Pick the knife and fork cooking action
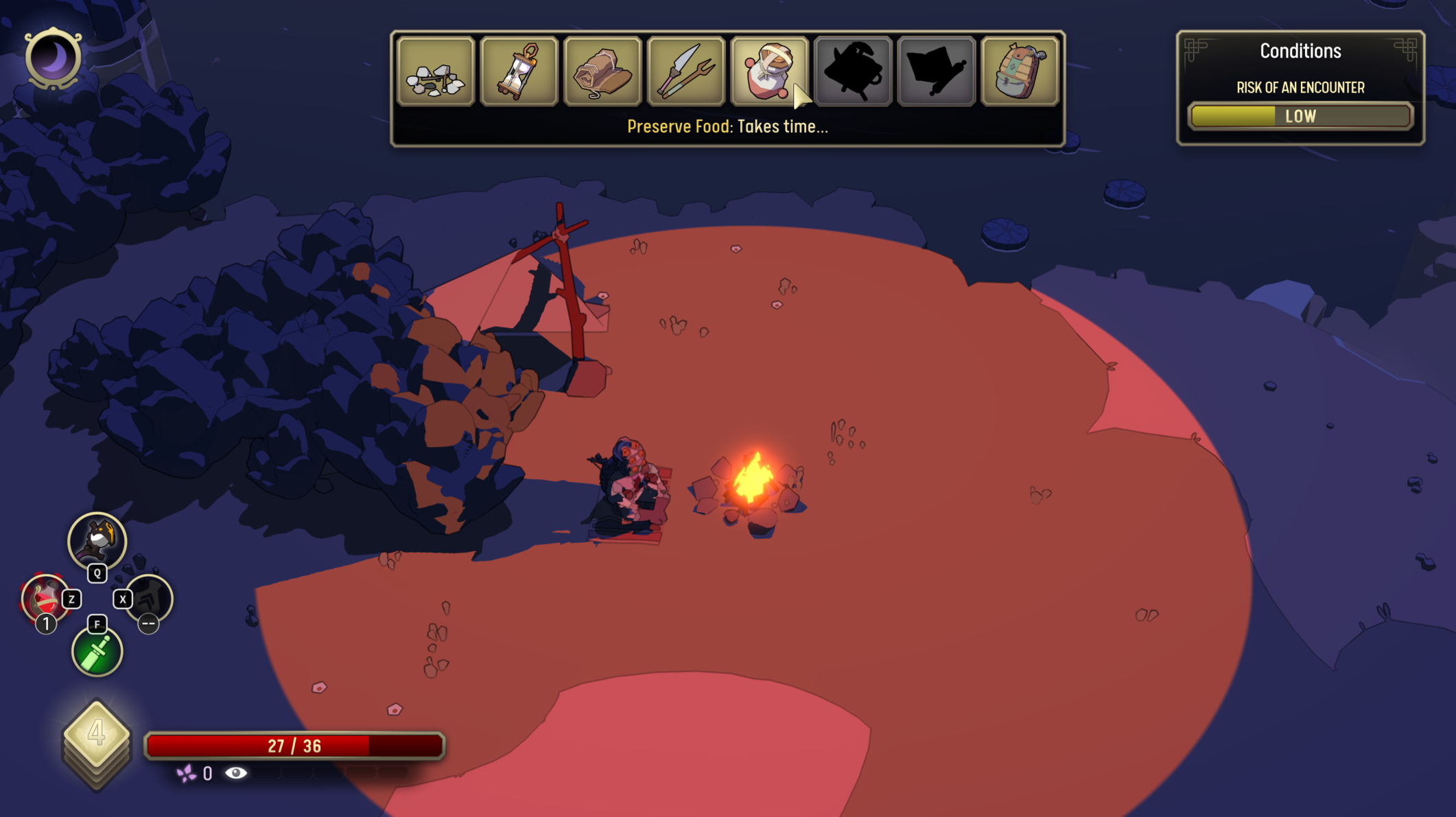 point(686,71)
